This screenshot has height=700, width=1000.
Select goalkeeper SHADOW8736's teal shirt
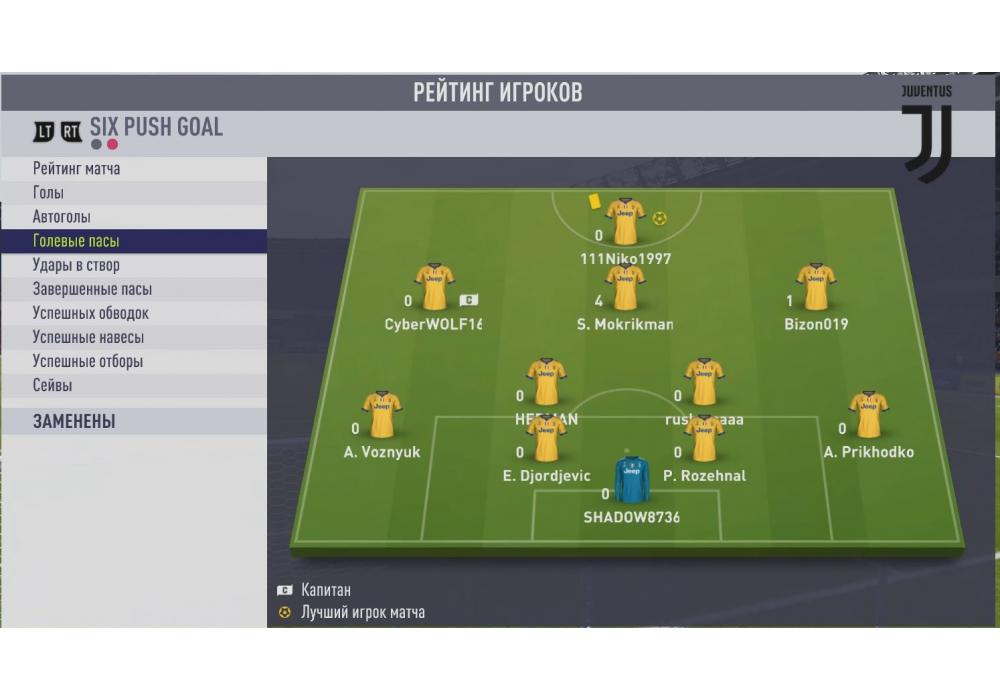point(632,480)
